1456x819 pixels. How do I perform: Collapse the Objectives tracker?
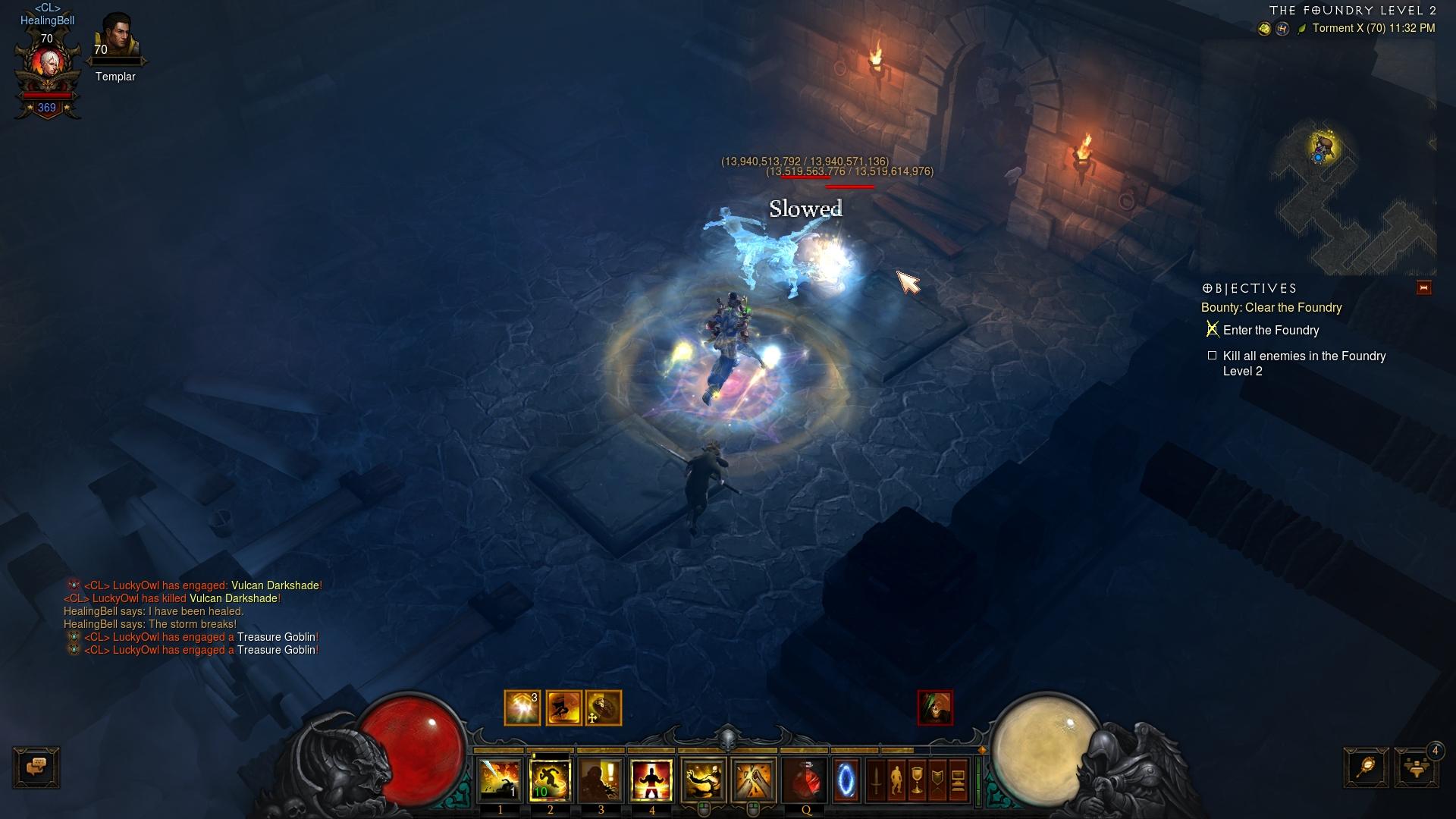[x=1423, y=288]
